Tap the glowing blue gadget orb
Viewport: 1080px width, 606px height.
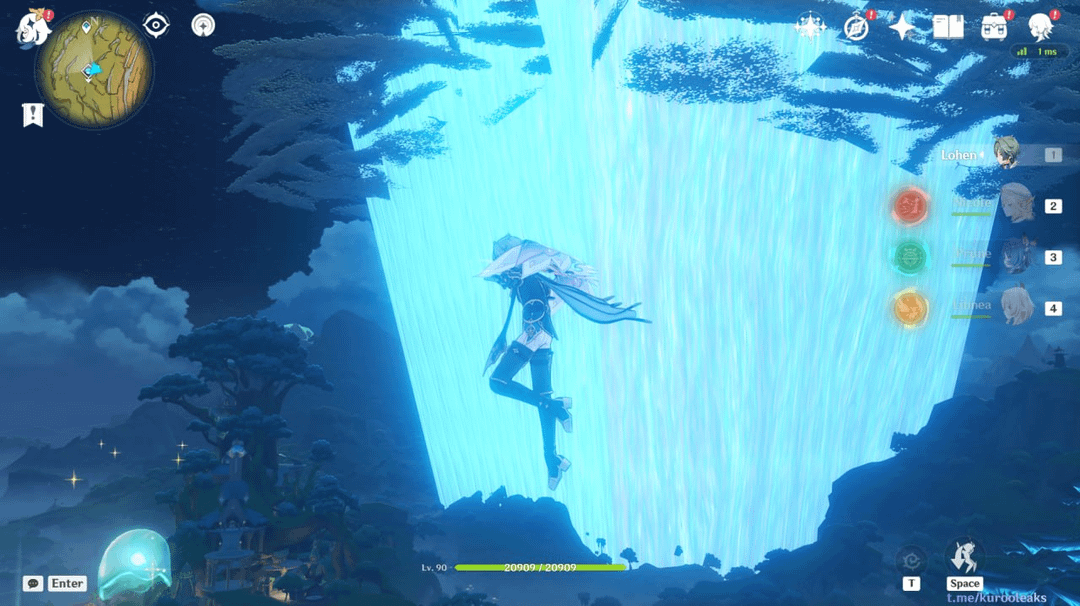(x=135, y=564)
